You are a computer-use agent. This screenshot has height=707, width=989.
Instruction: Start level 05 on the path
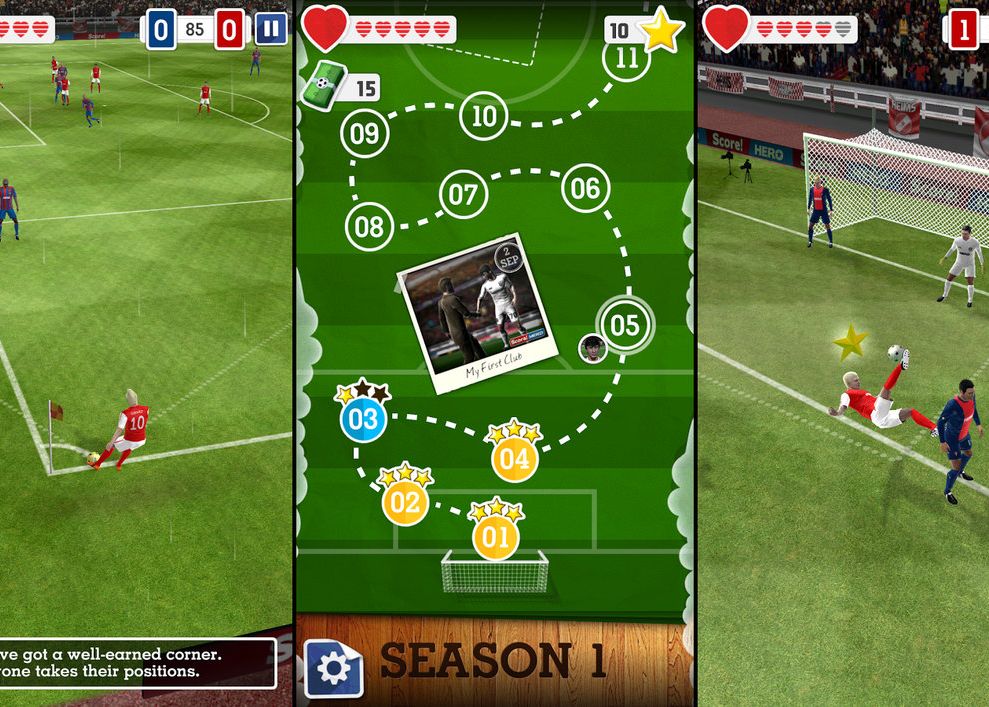(624, 325)
